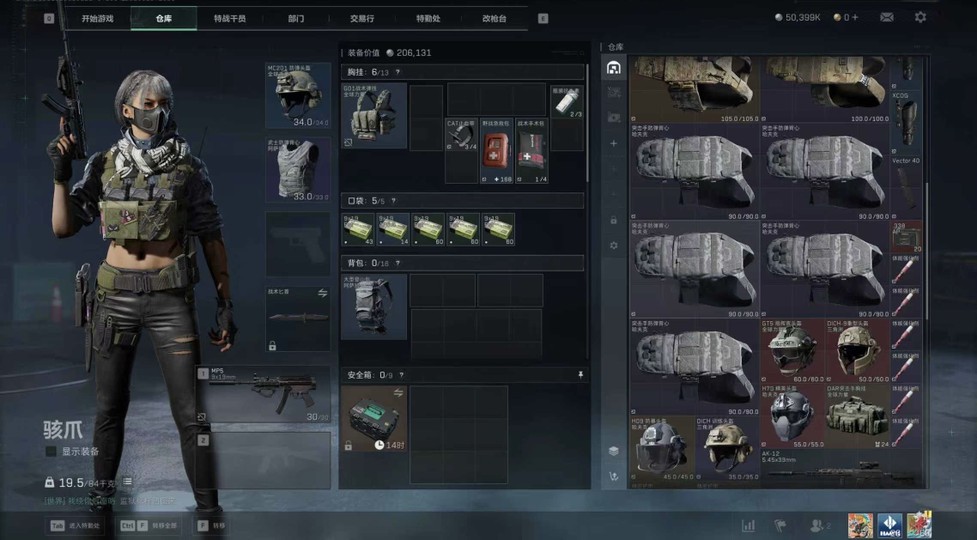Select the equipped backpack in 背包 section
The image size is (977, 540).
374,307
